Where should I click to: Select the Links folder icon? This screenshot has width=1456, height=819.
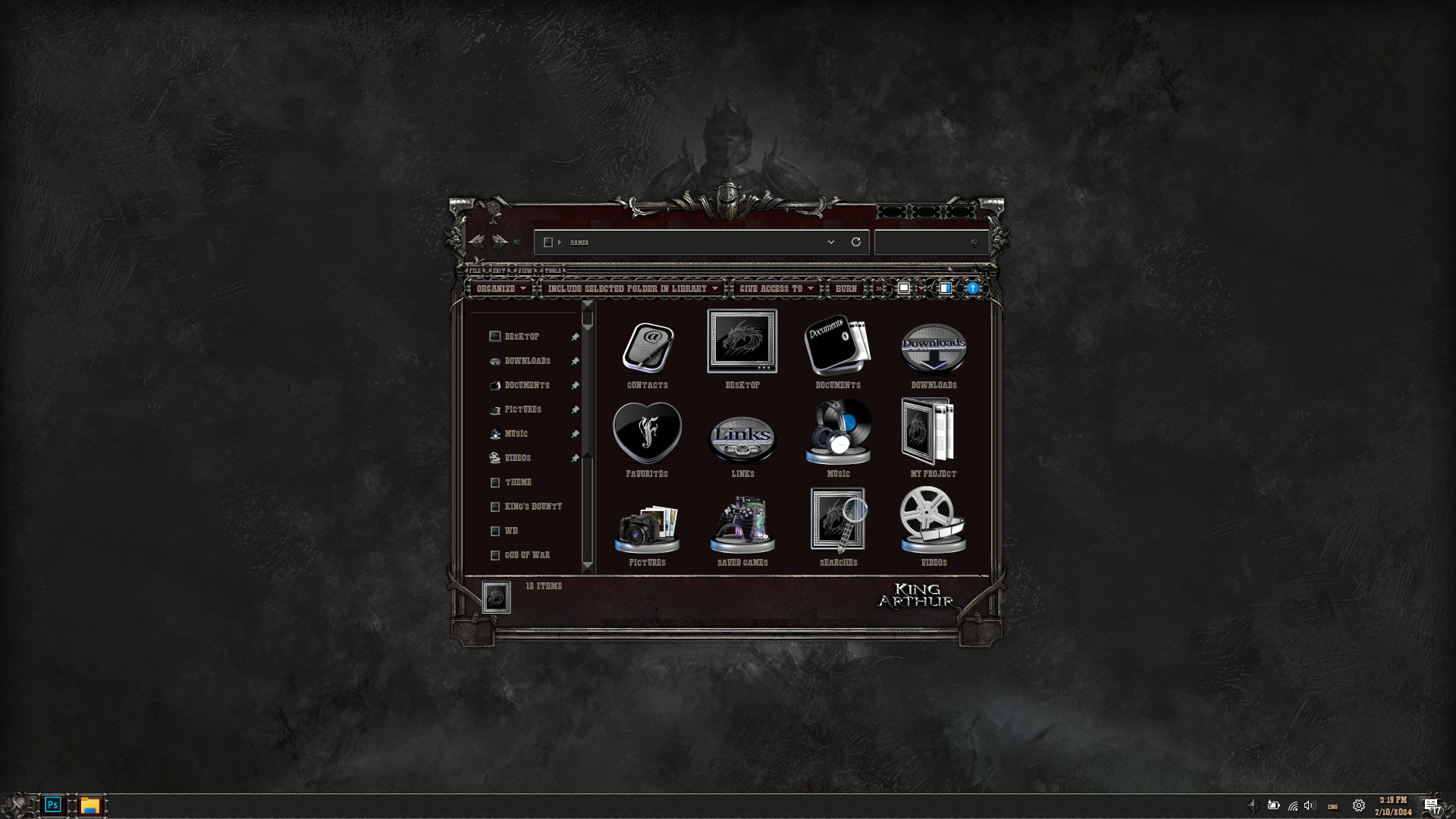(742, 438)
